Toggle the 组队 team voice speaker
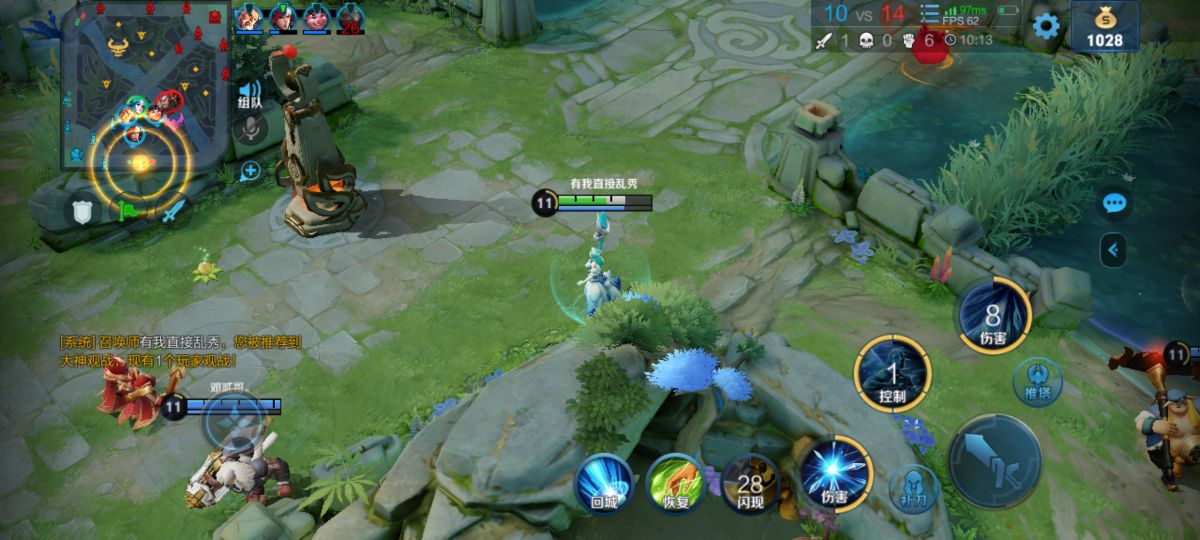This screenshot has width=1200, height=540. [x=250, y=93]
